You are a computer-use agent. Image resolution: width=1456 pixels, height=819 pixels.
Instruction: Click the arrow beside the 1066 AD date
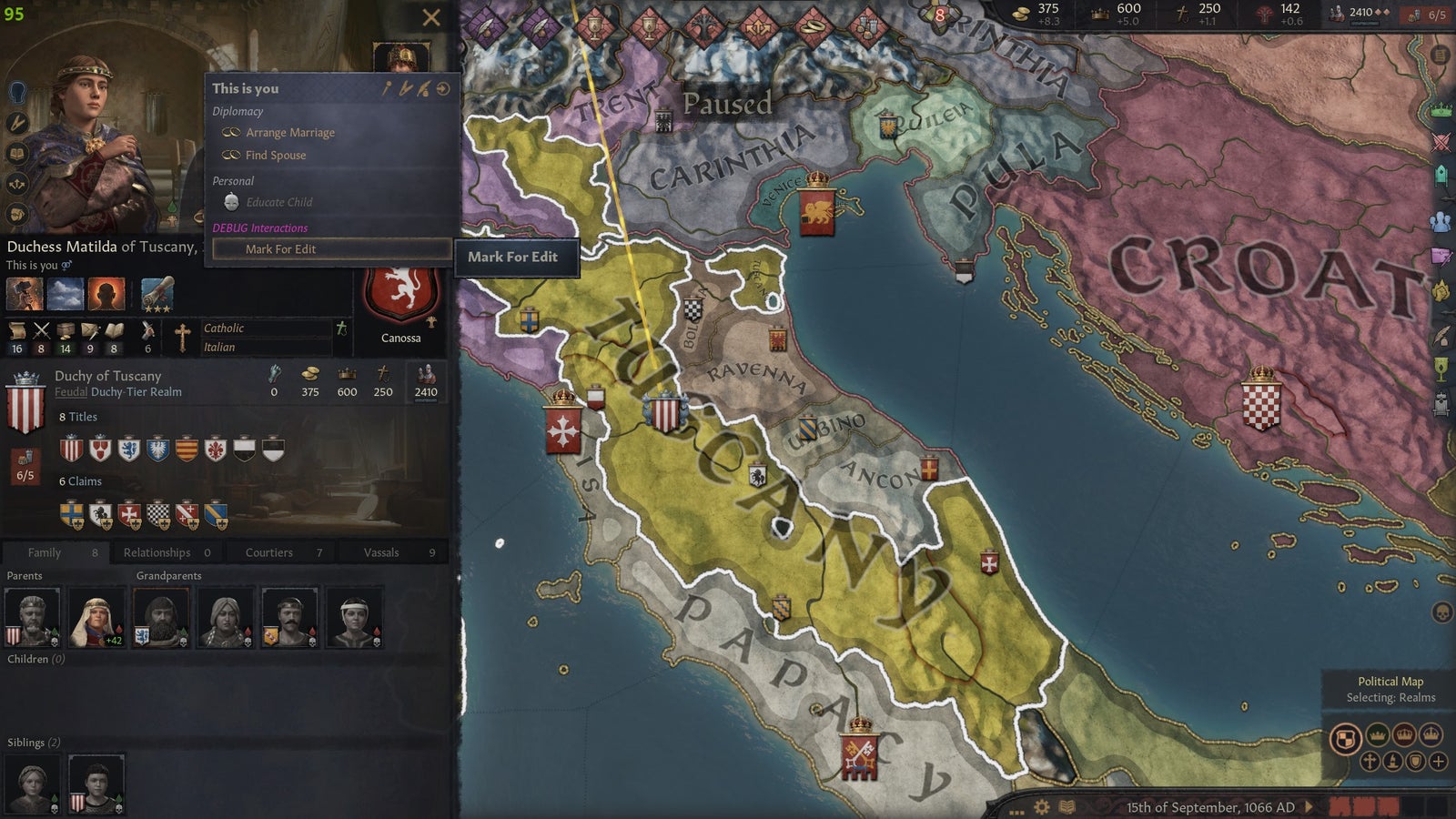pyautogui.click(x=1308, y=806)
